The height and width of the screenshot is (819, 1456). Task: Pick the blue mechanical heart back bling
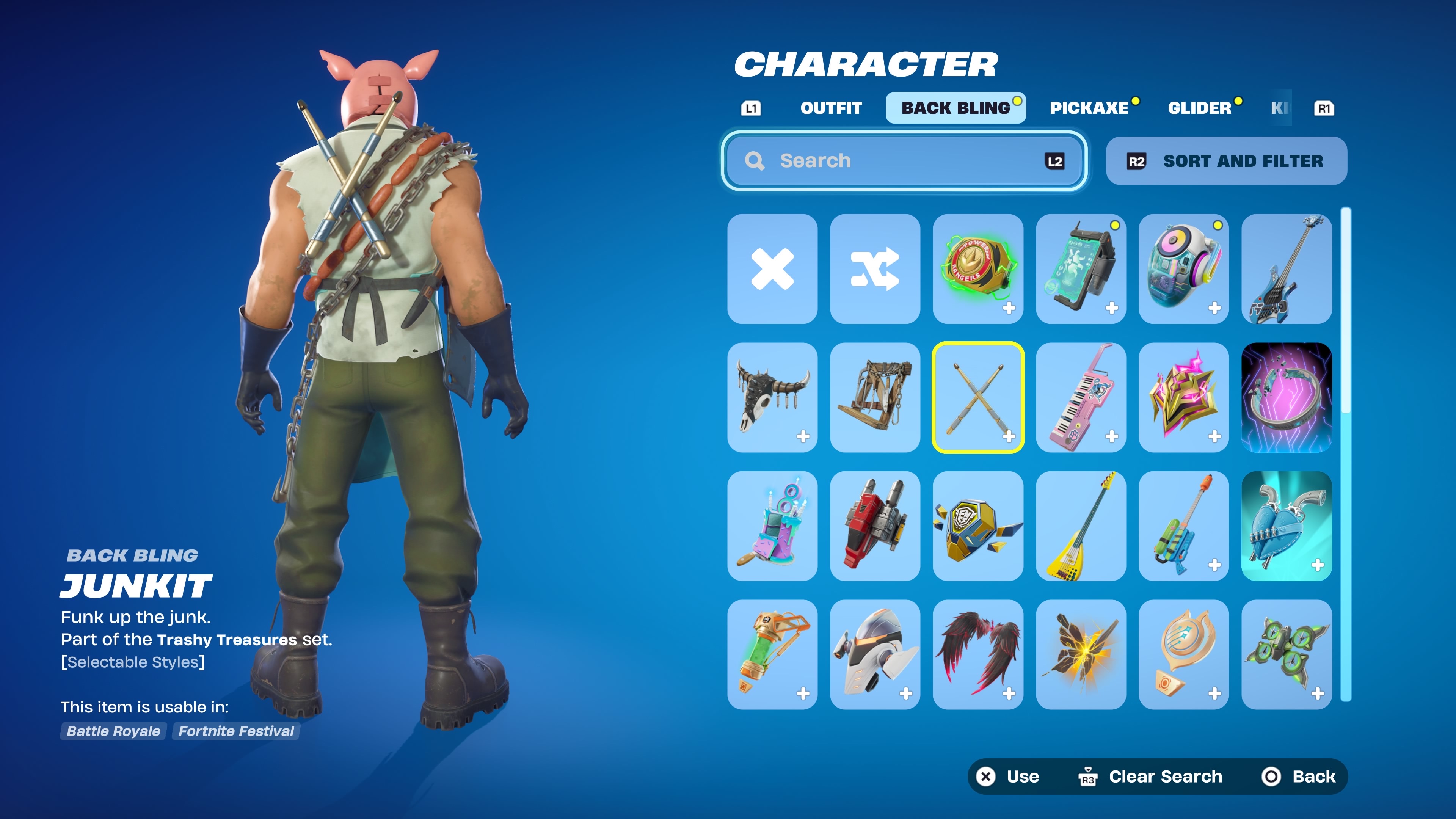(1287, 526)
